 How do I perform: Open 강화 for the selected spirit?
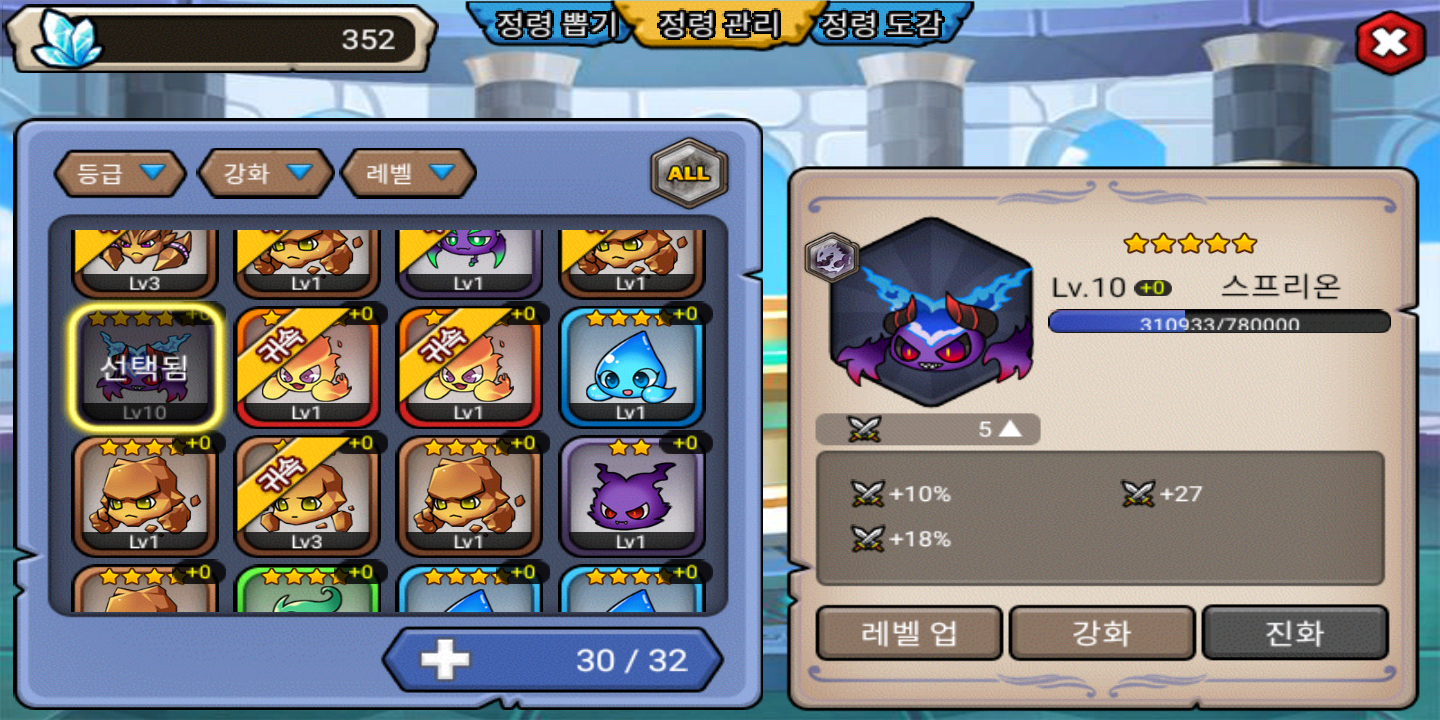pyautogui.click(x=1102, y=633)
